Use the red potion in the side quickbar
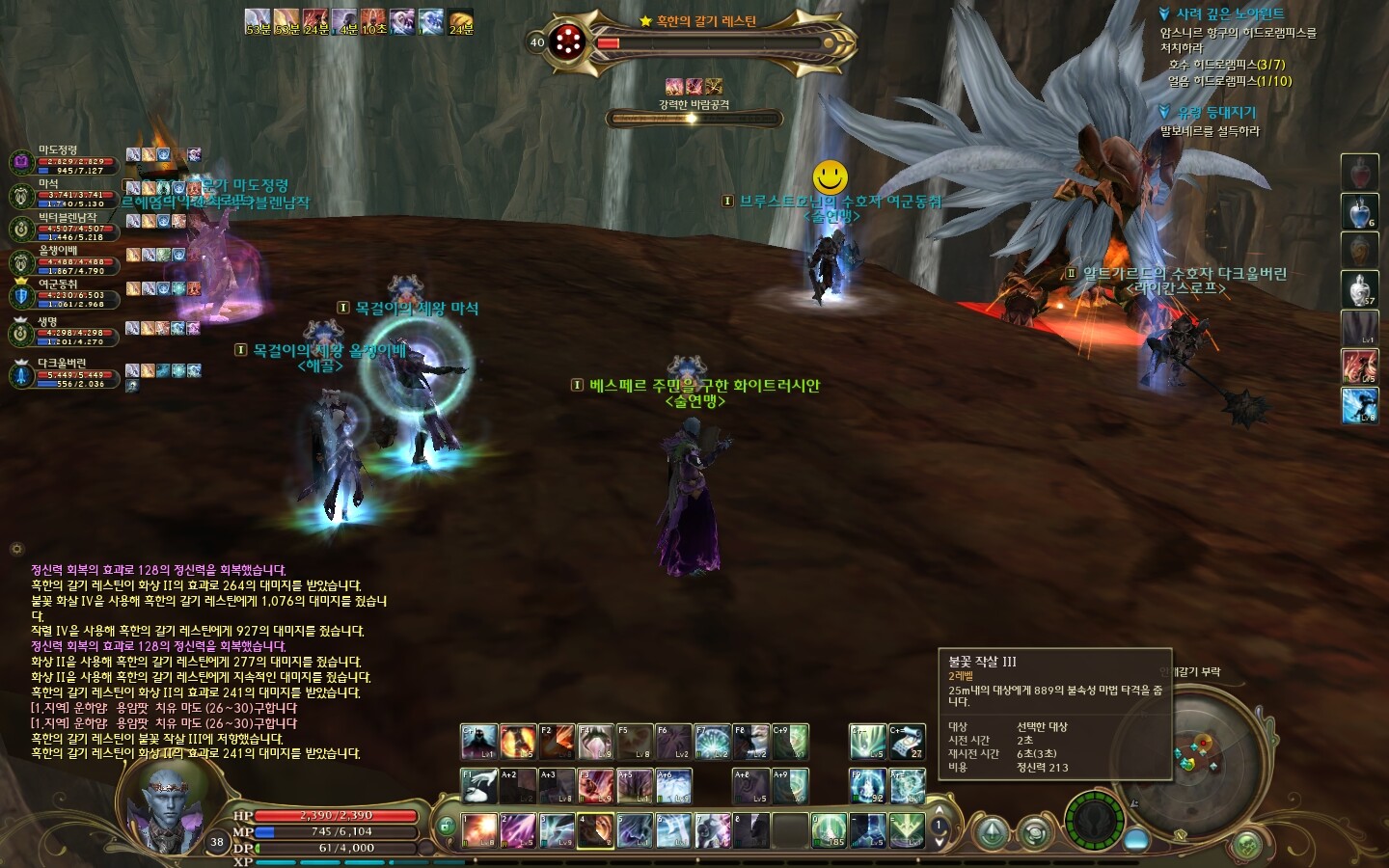 coord(1359,172)
